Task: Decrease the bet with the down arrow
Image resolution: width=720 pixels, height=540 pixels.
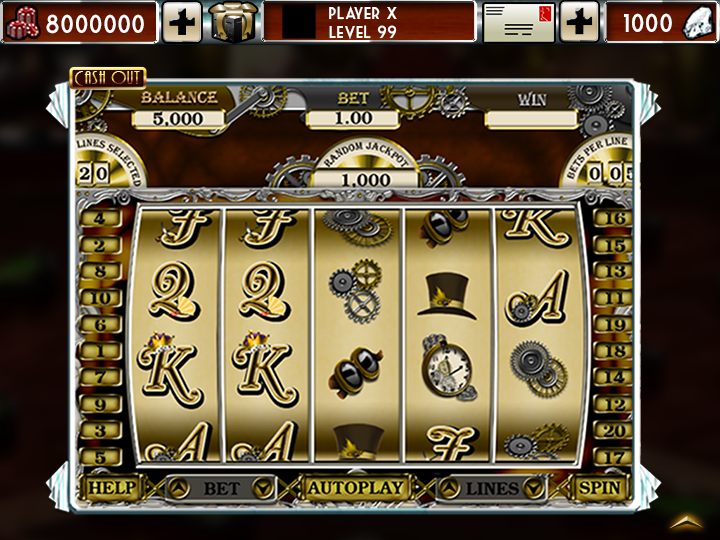Action: pos(263,488)
